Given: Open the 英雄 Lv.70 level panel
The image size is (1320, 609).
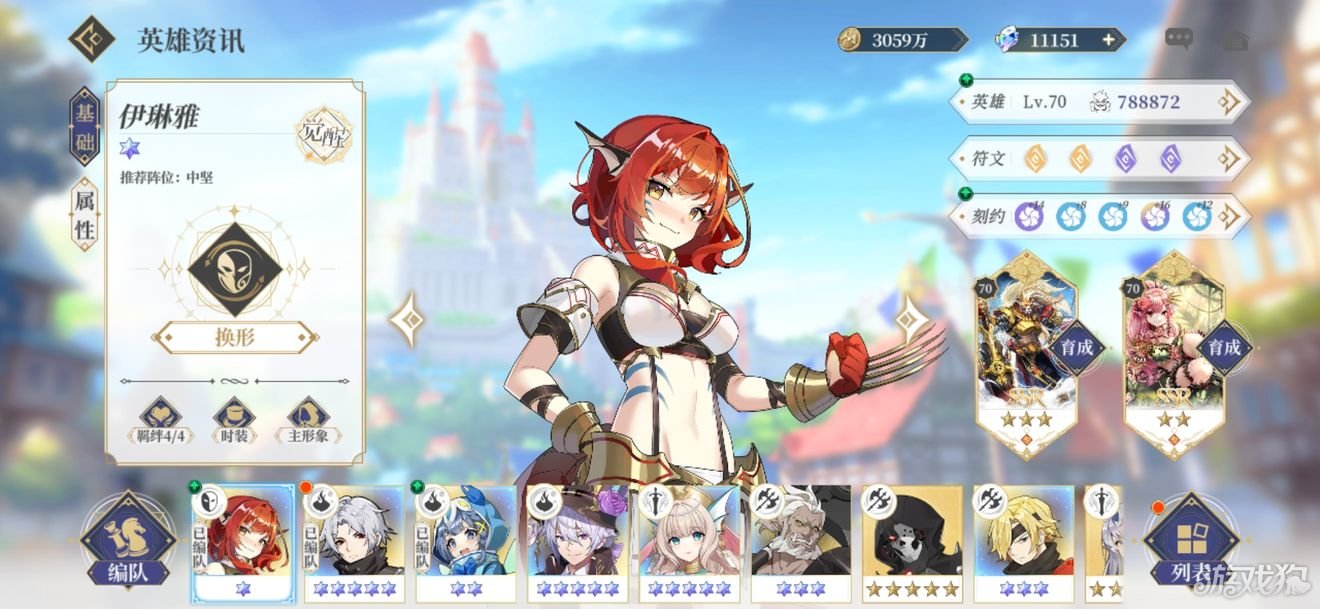Looking at the screenshot, I should click(1098, 102).
